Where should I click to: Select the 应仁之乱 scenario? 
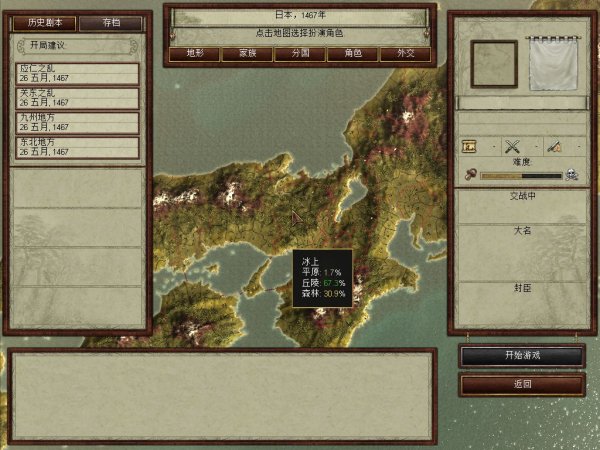[78, 73]
